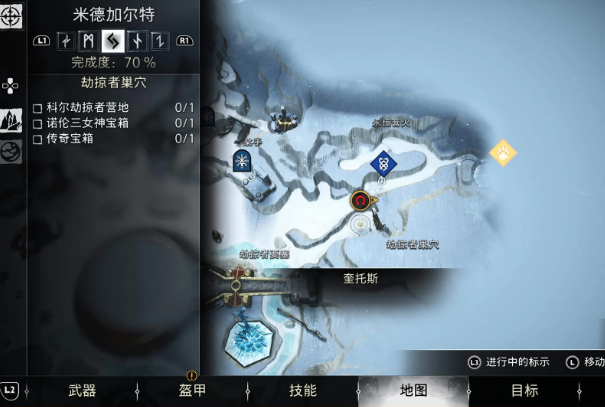This screenshot has height=407, width=605.
Task: Select the yellow paw diamond map marker
Action: [502, 153]
